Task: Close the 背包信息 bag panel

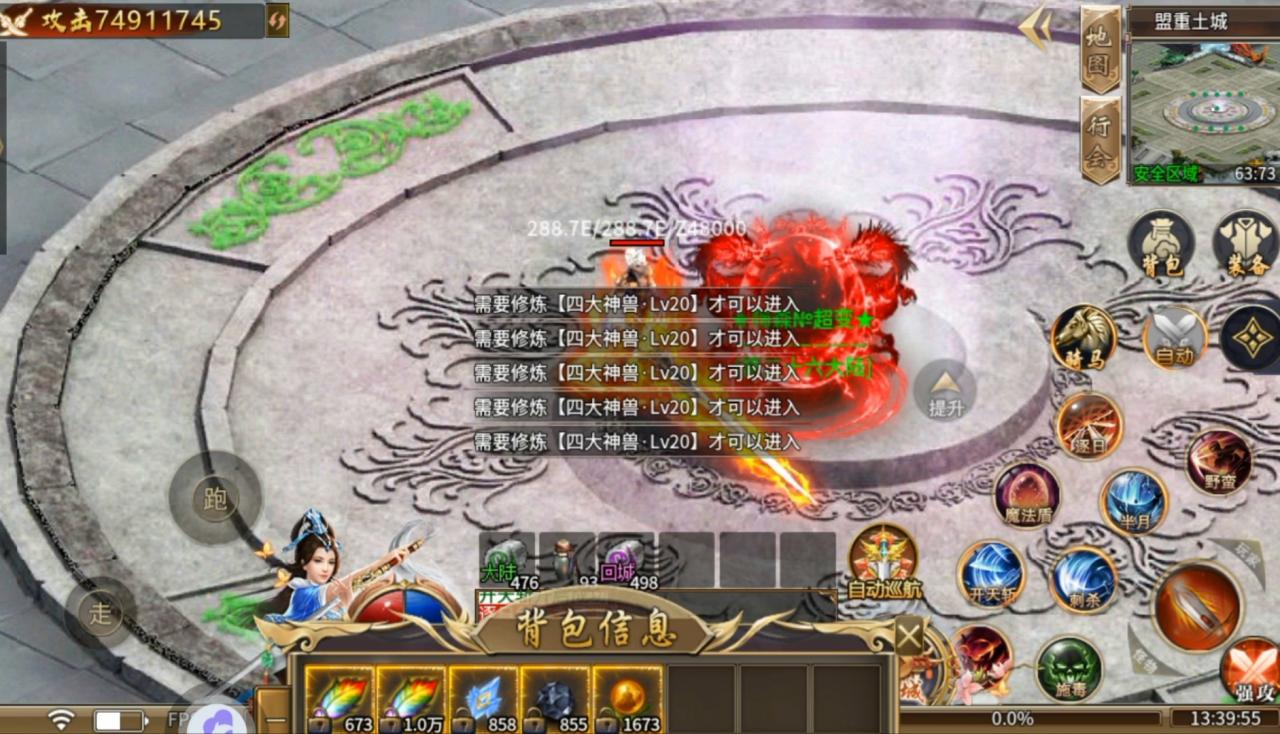Action: (908, 636)
